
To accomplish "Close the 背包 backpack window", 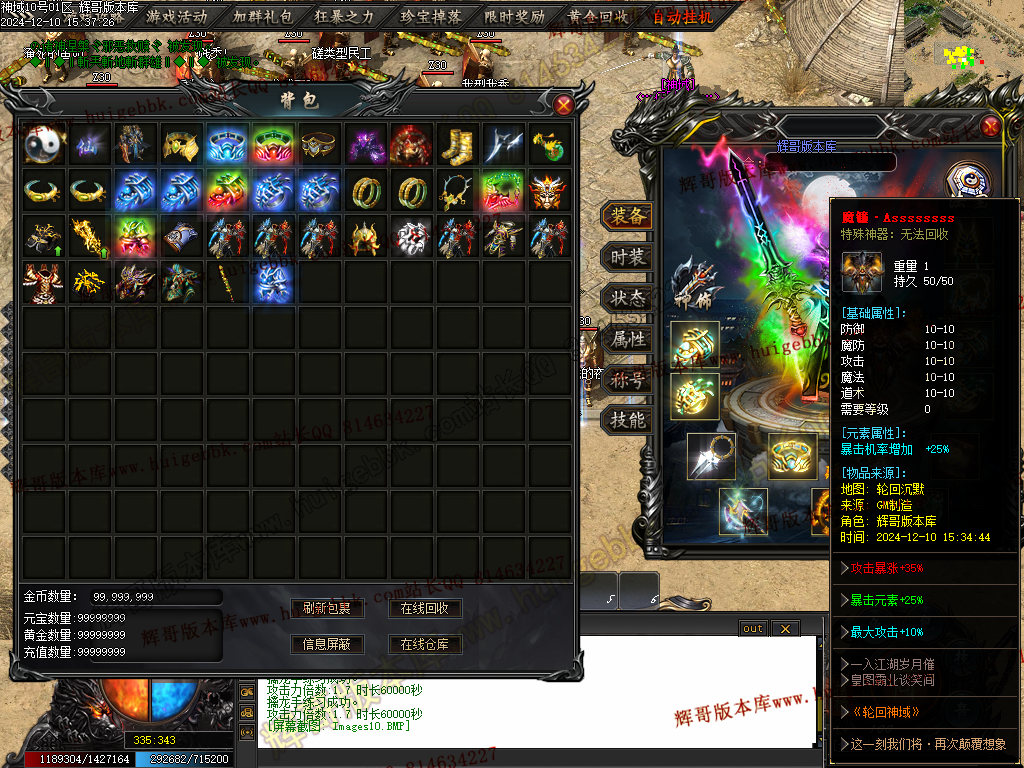I will click(x=564, y=104).
